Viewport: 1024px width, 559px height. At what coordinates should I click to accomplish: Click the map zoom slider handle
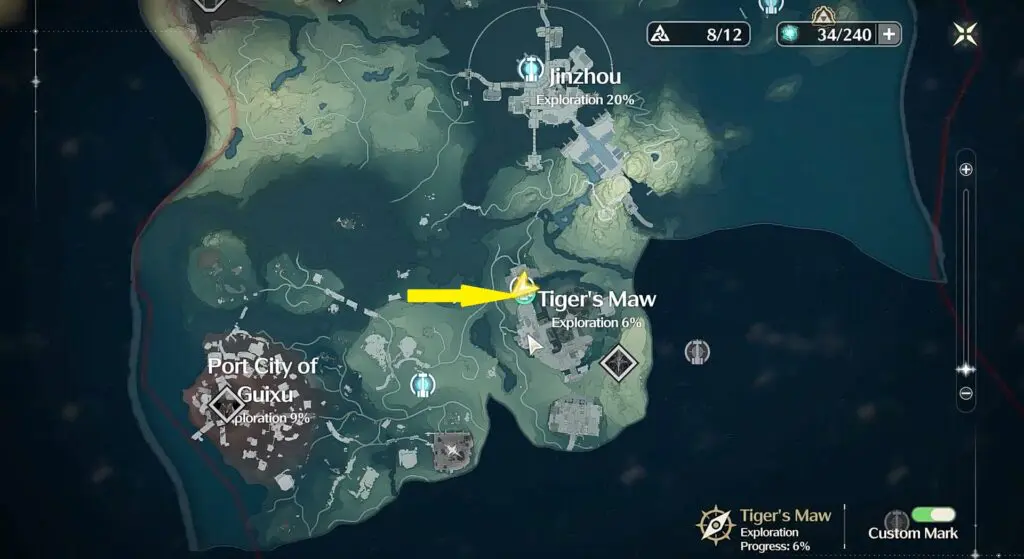[x=966, y=368]
